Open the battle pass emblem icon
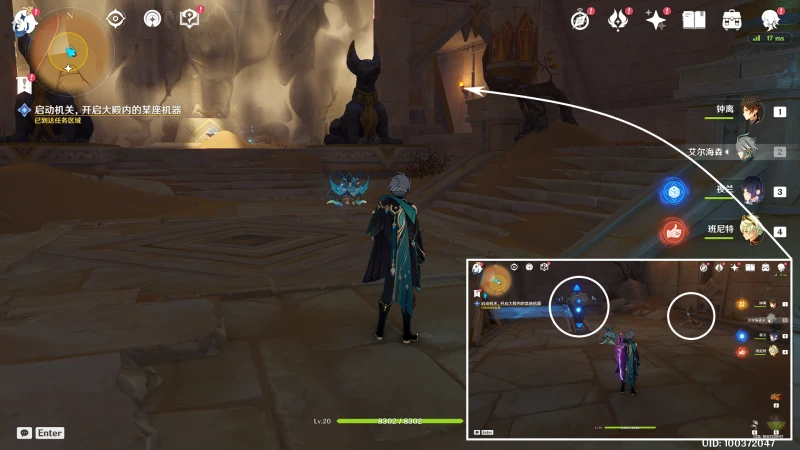 coord(619,19)
